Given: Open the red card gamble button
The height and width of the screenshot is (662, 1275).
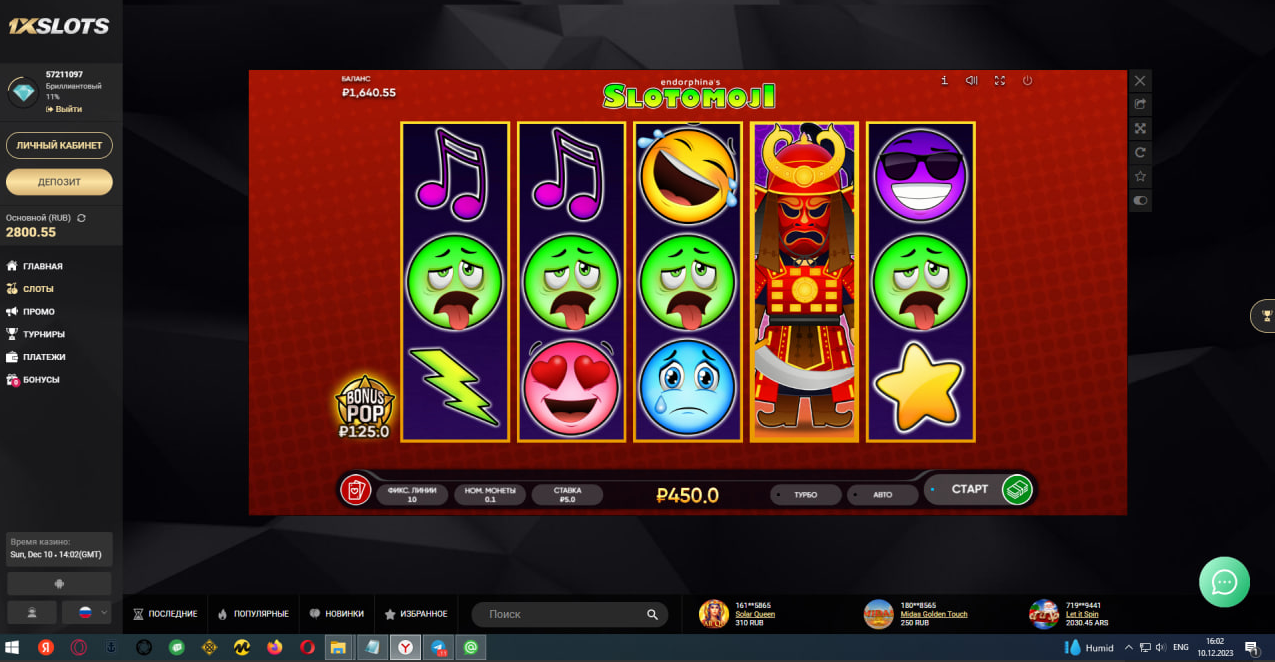Looking at the screenshot, I should [x=356, y=490].
